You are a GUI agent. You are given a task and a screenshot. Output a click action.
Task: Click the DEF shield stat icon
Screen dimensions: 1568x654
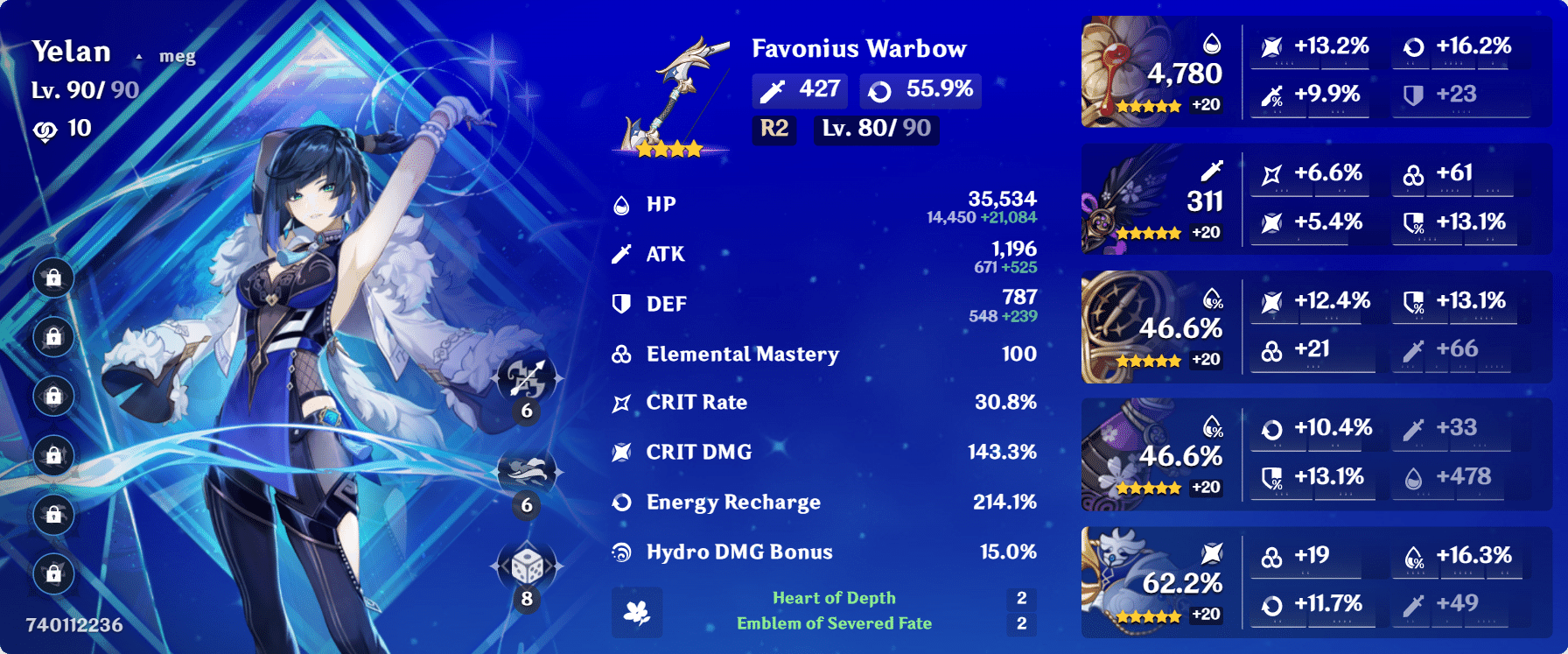[x=622, y=303]
